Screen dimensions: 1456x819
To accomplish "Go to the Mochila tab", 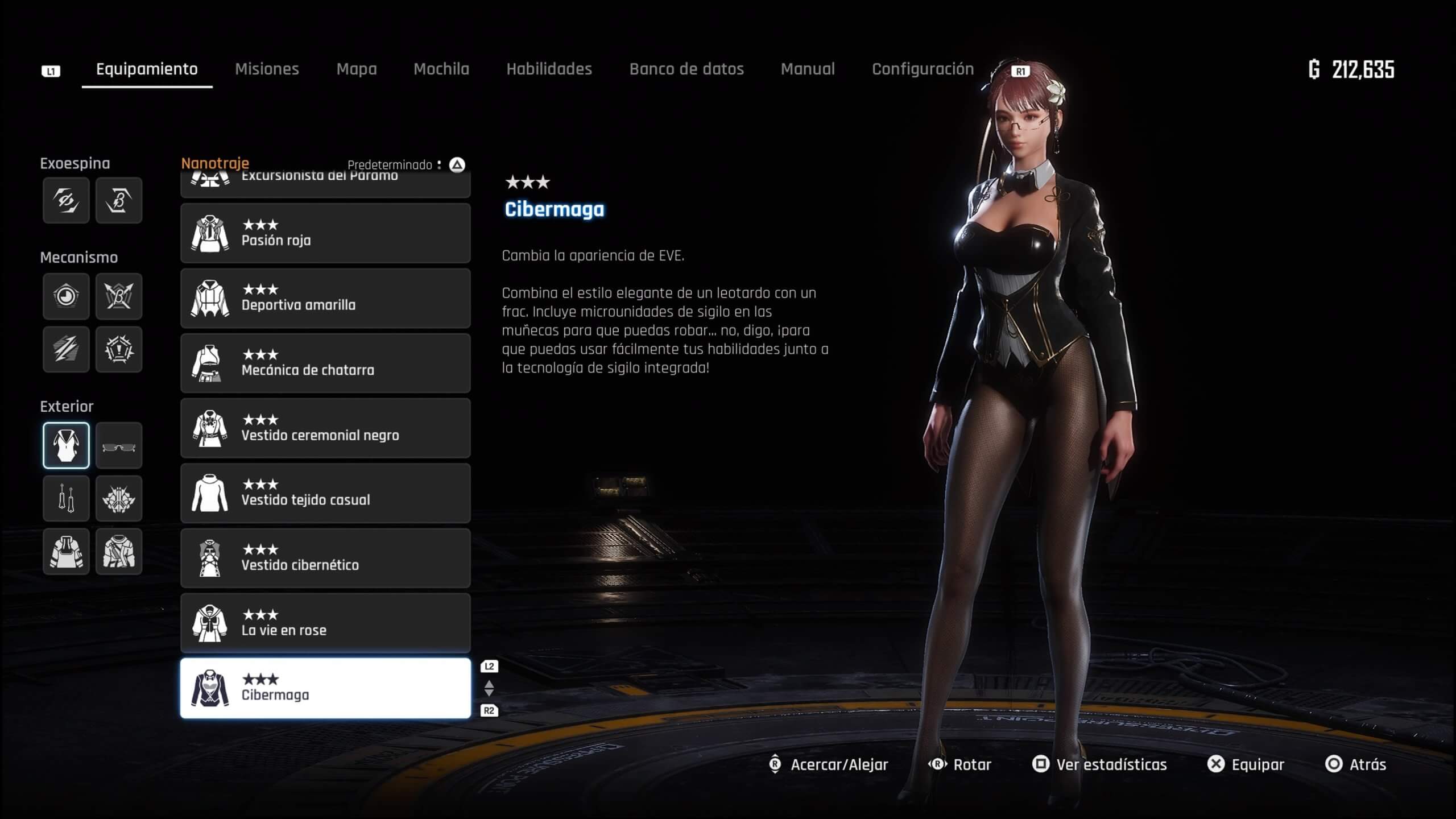I will tap(441, 69).
